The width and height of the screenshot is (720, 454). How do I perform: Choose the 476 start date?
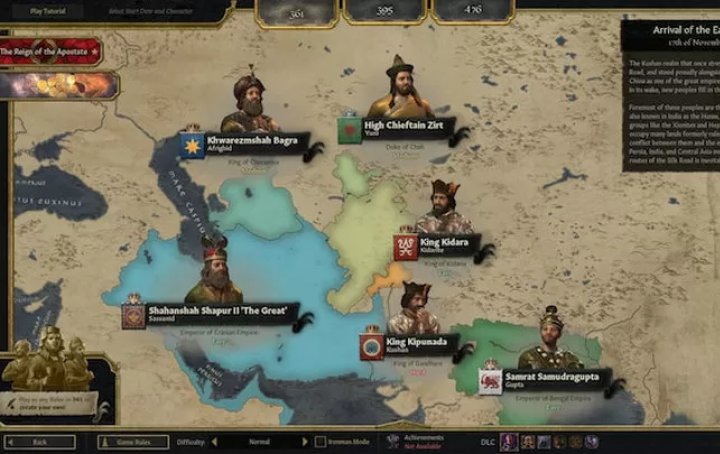tap(473, 11)
